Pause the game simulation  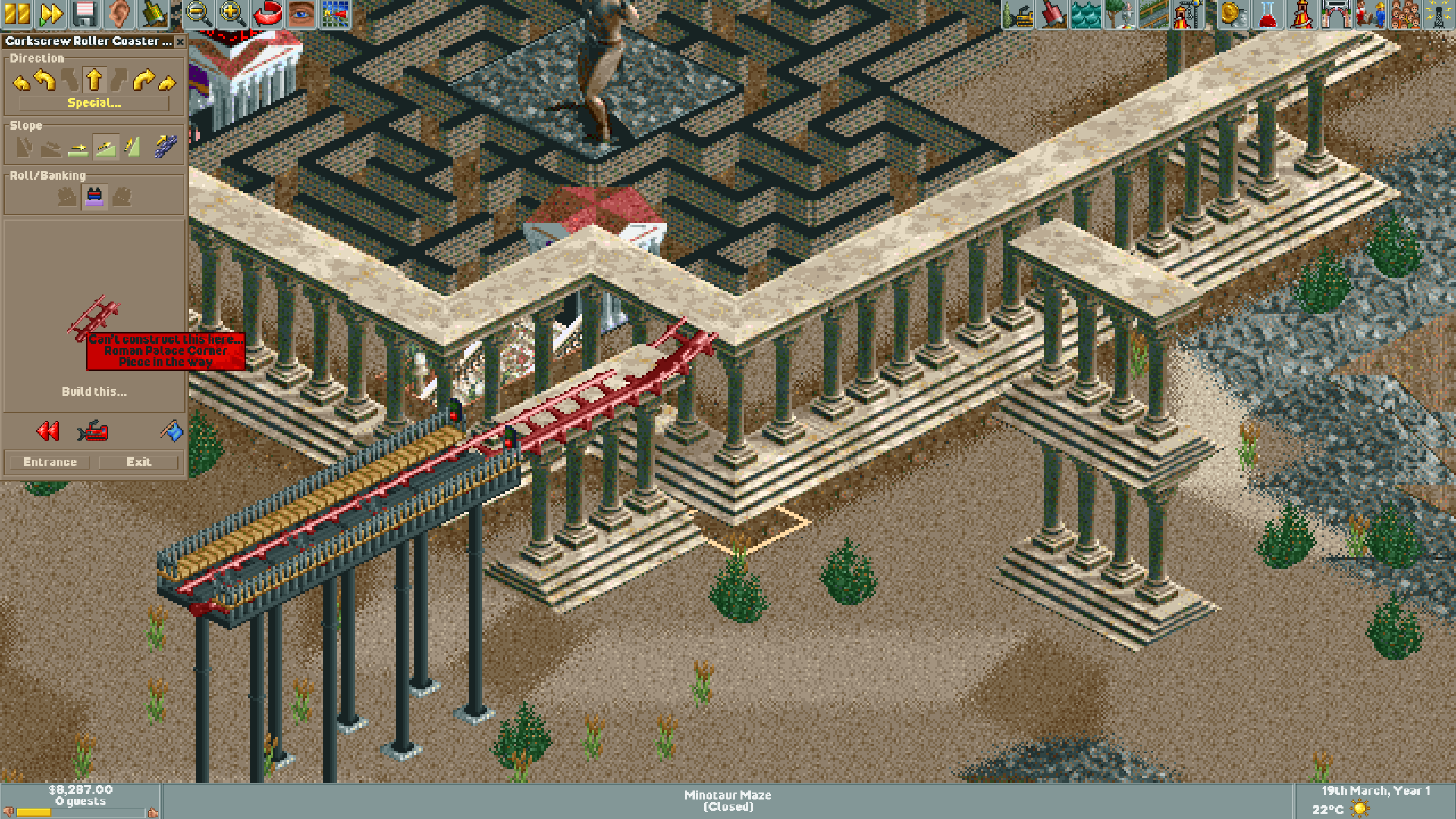point(17,13)
